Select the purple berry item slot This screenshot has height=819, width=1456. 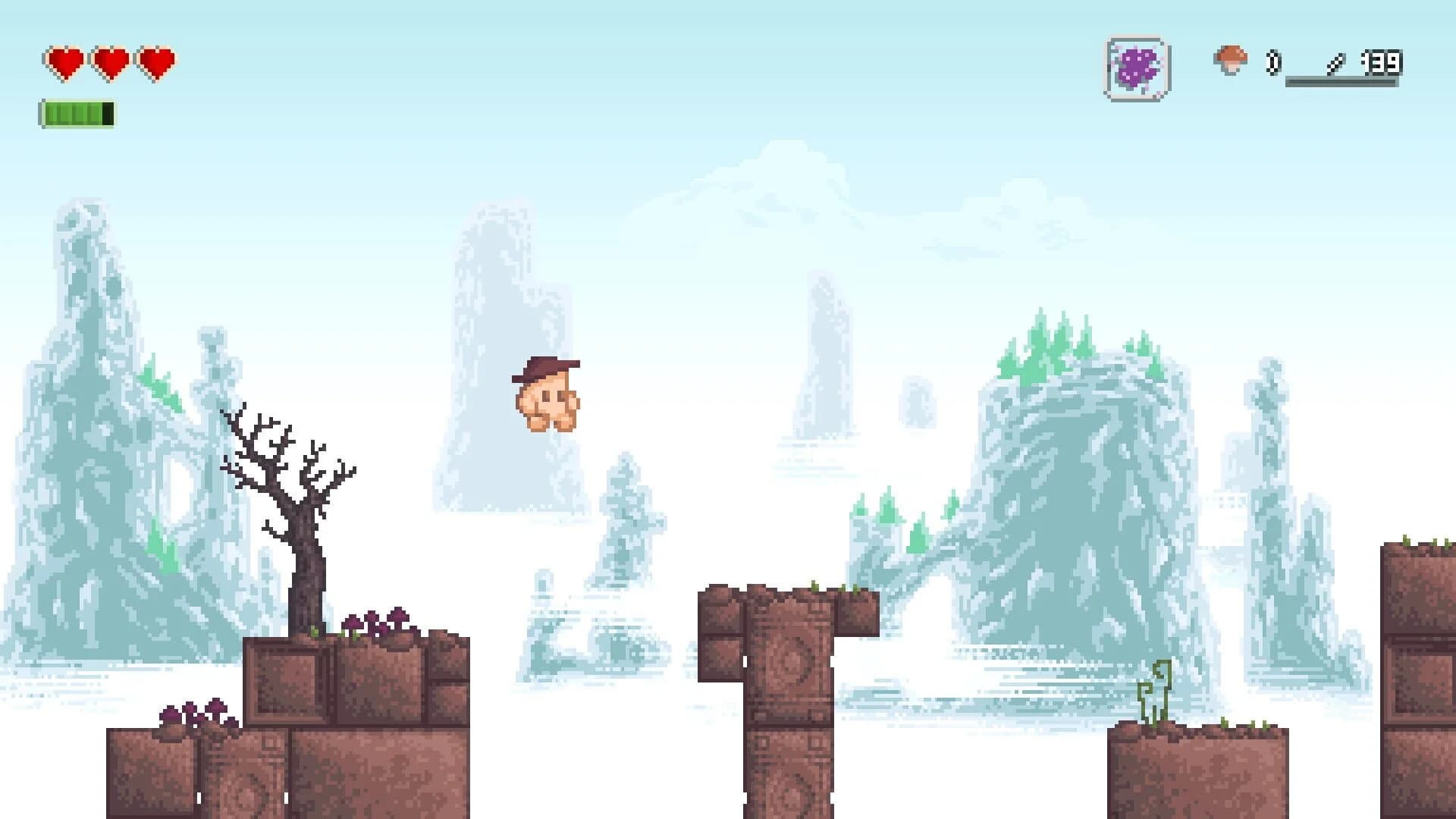(x=1135, y=68)
